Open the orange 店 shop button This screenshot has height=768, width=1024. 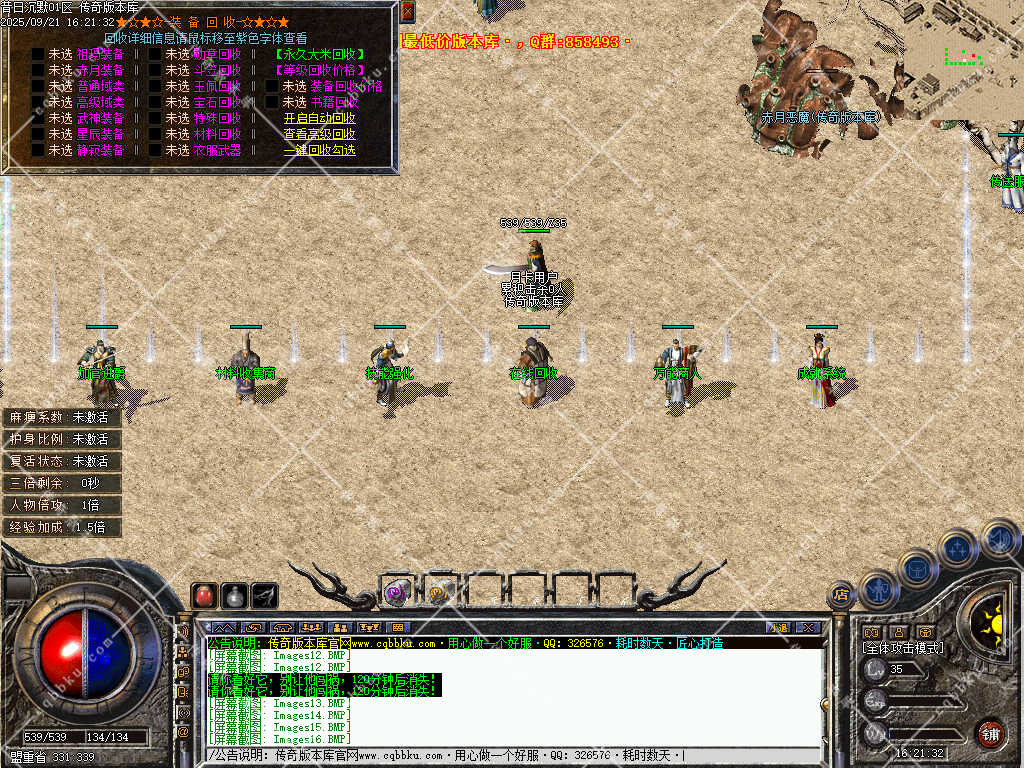coord(841,595)
